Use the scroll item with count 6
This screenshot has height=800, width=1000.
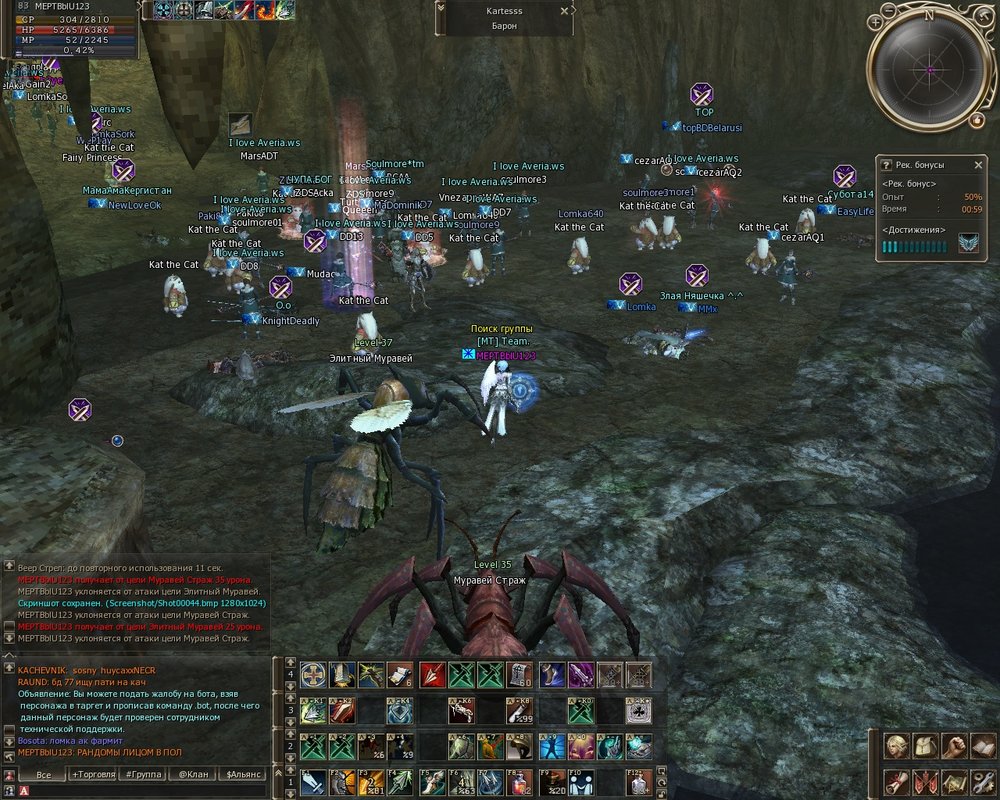401,675
